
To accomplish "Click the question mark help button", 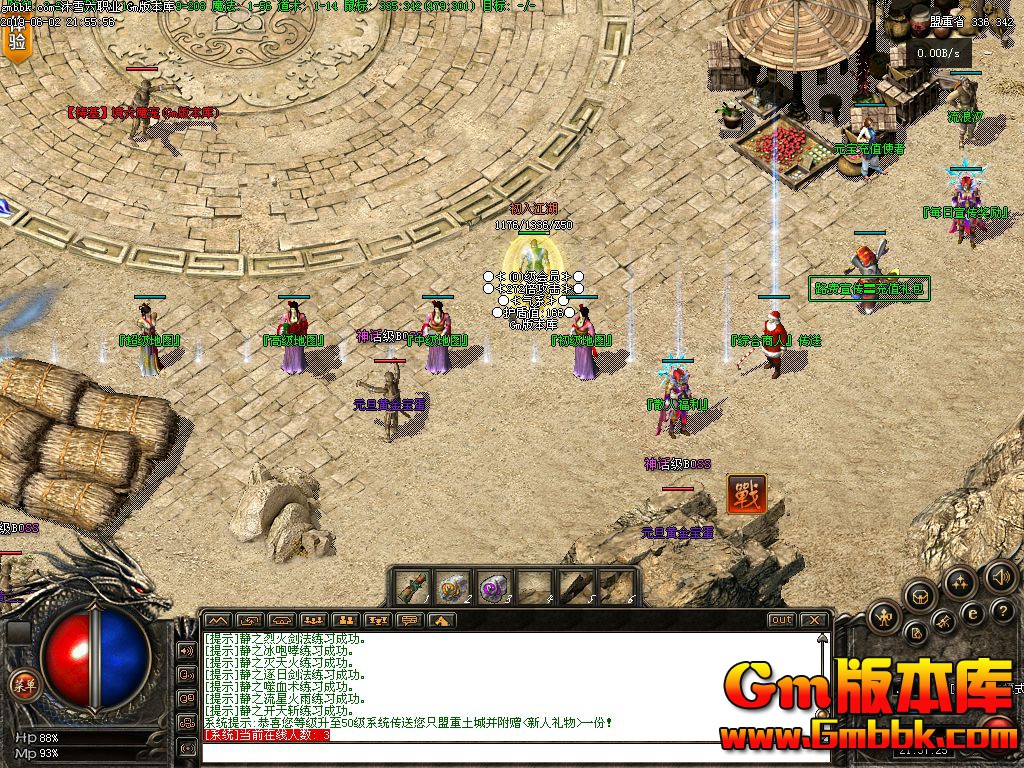I will tap(1004, 613).
